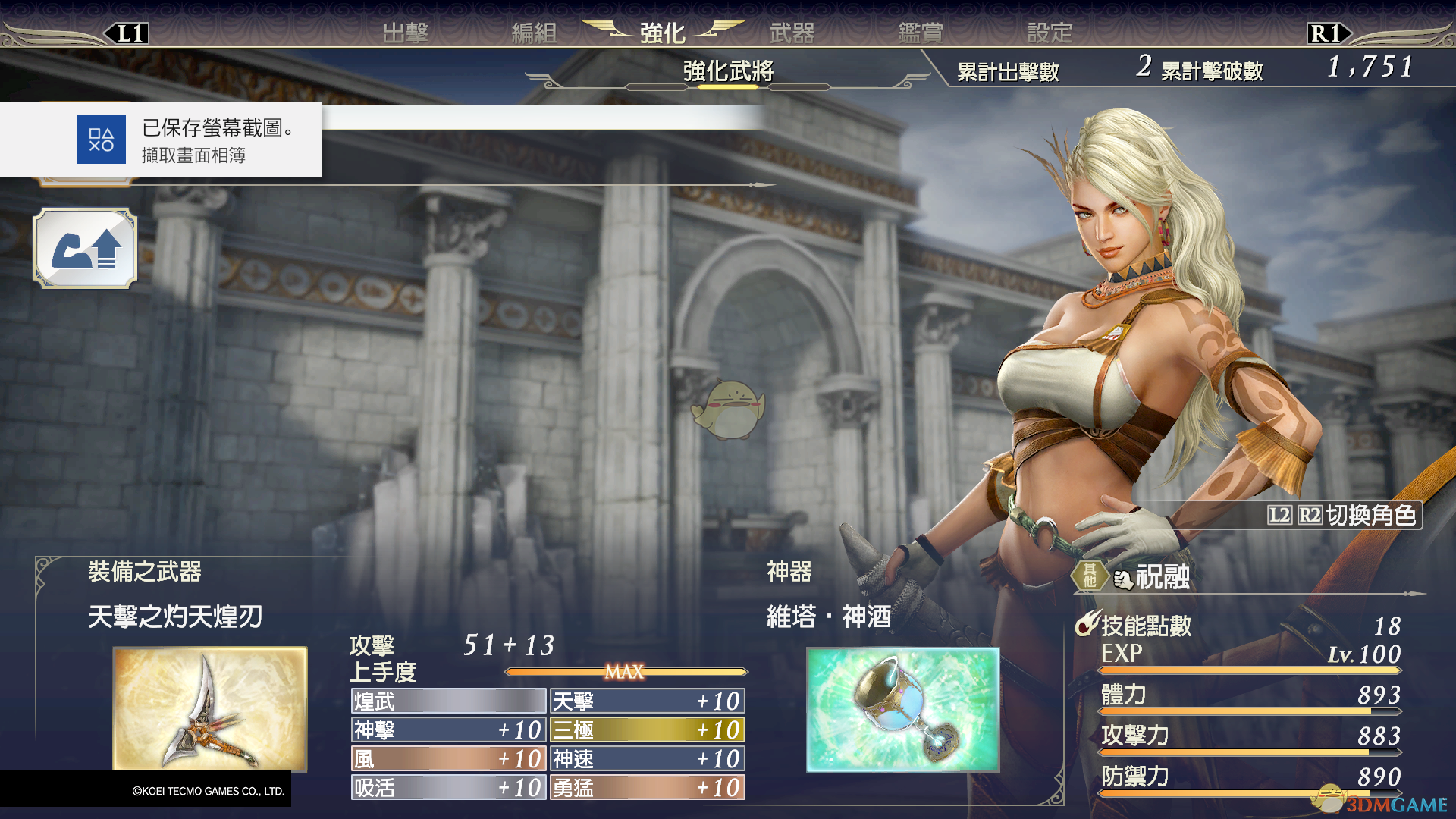This screenshot has height=819, width=1456.
Task: Switch to the 出擊 tab
Action: (406, 33)
